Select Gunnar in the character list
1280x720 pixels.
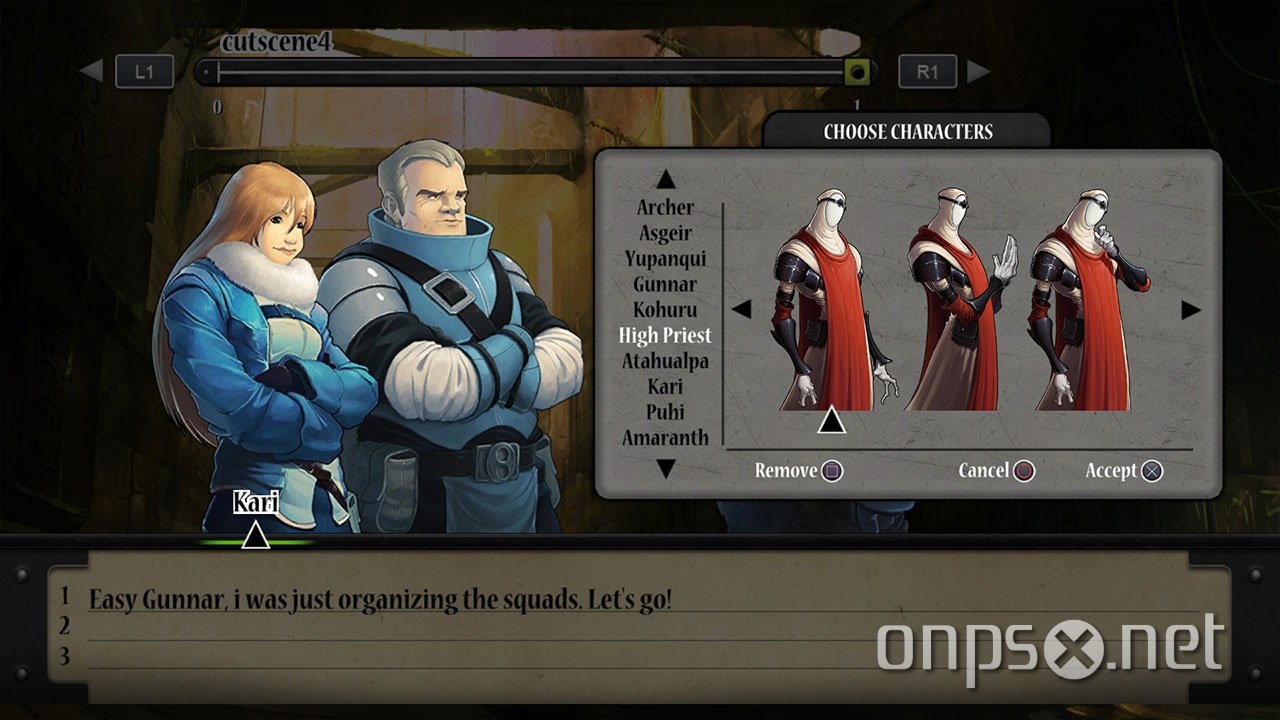pyautogui.click(x=665, y=284)
